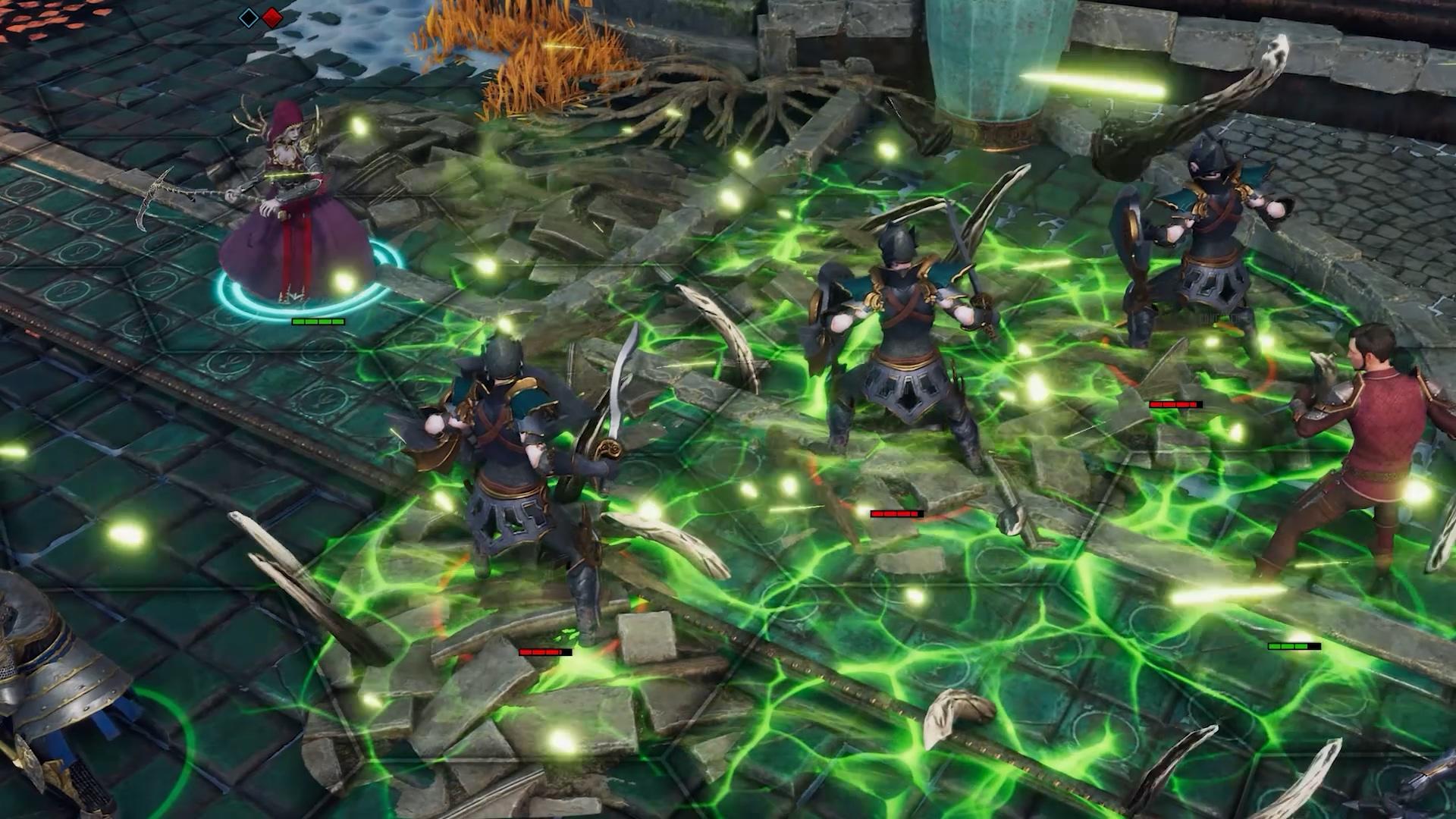This screenshot has width=1456, height=819.
Task: Click the black diamond marker top-left
Action: click(x=248, y=19)
